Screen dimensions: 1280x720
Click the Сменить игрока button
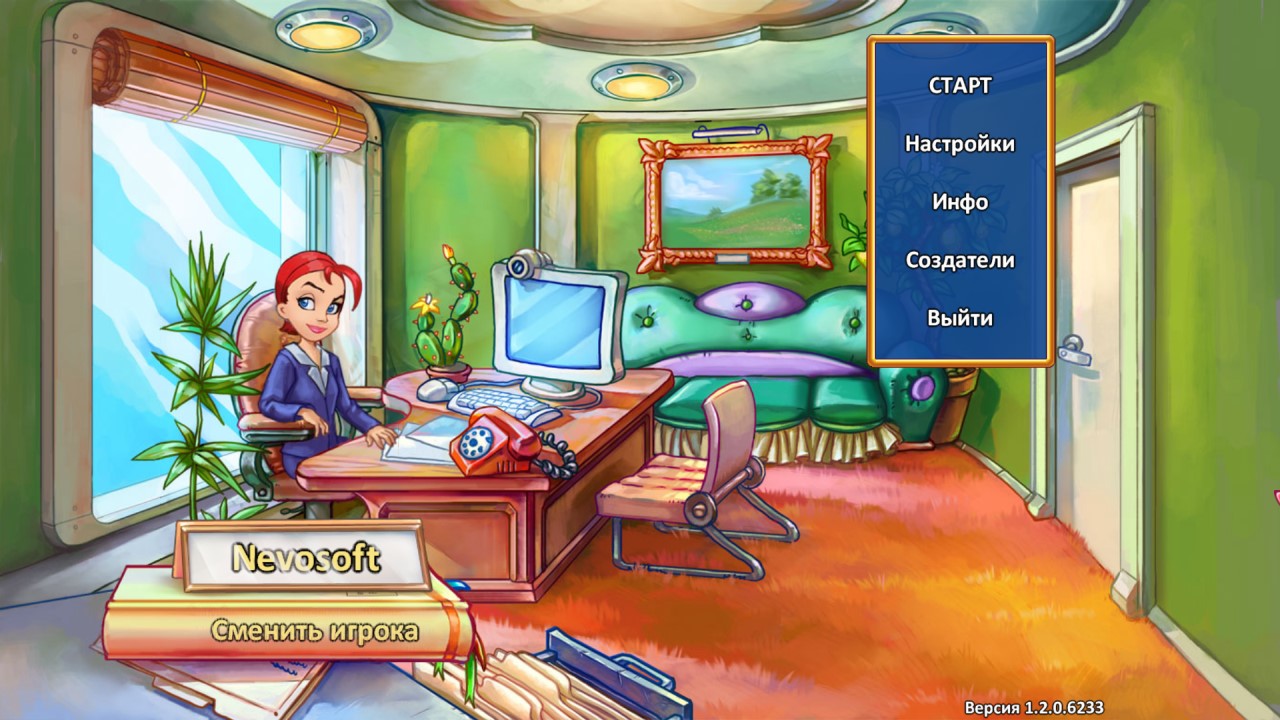[x=314, y=631]
